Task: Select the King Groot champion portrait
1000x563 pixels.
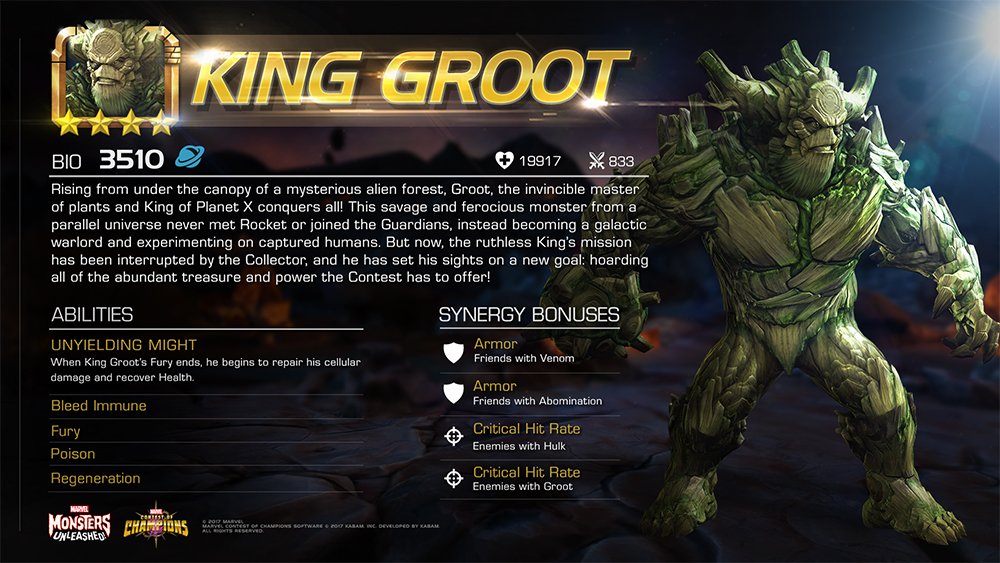Action: 114,77
